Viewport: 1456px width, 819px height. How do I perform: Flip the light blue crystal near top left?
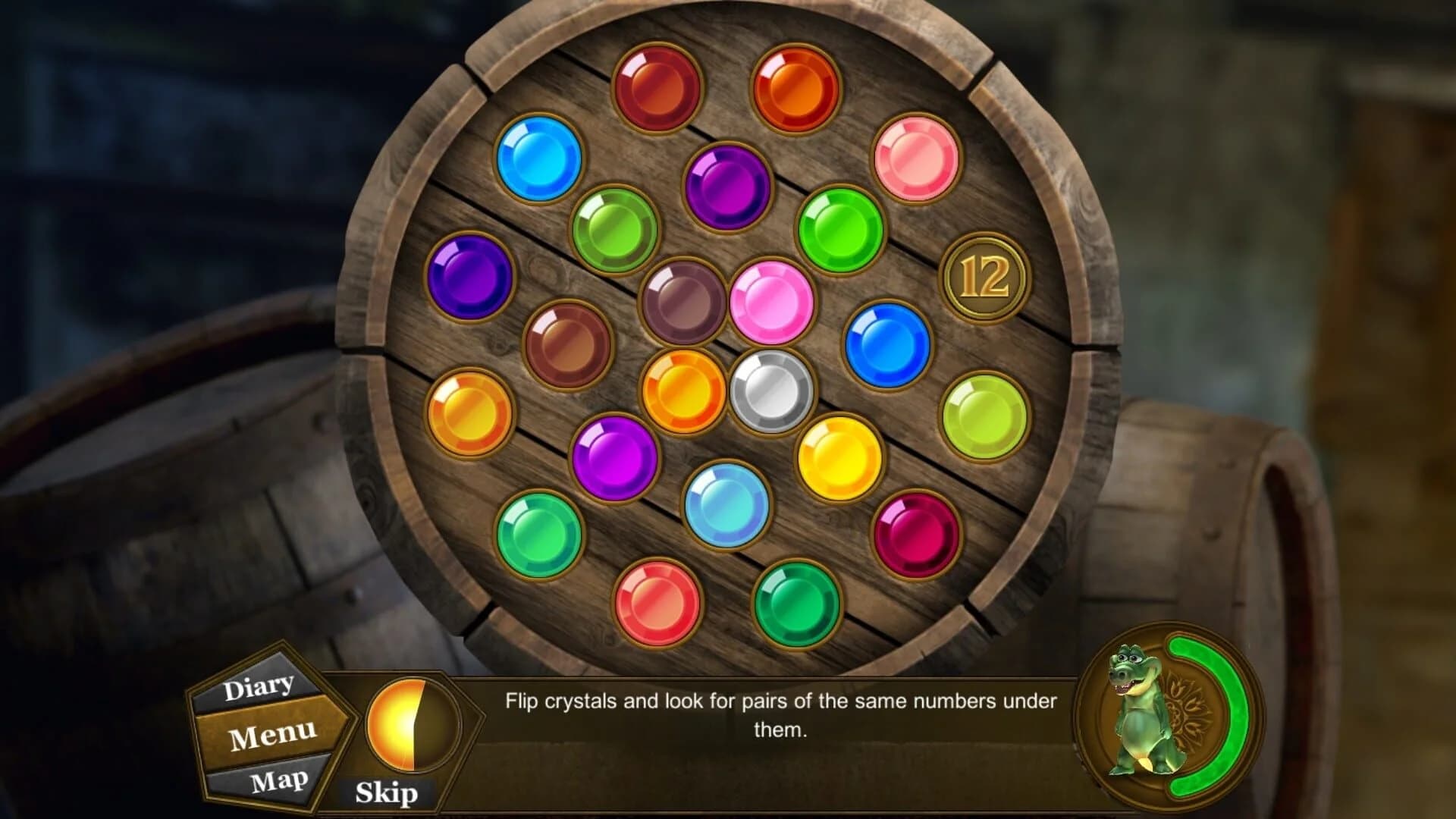click(540, 157)
